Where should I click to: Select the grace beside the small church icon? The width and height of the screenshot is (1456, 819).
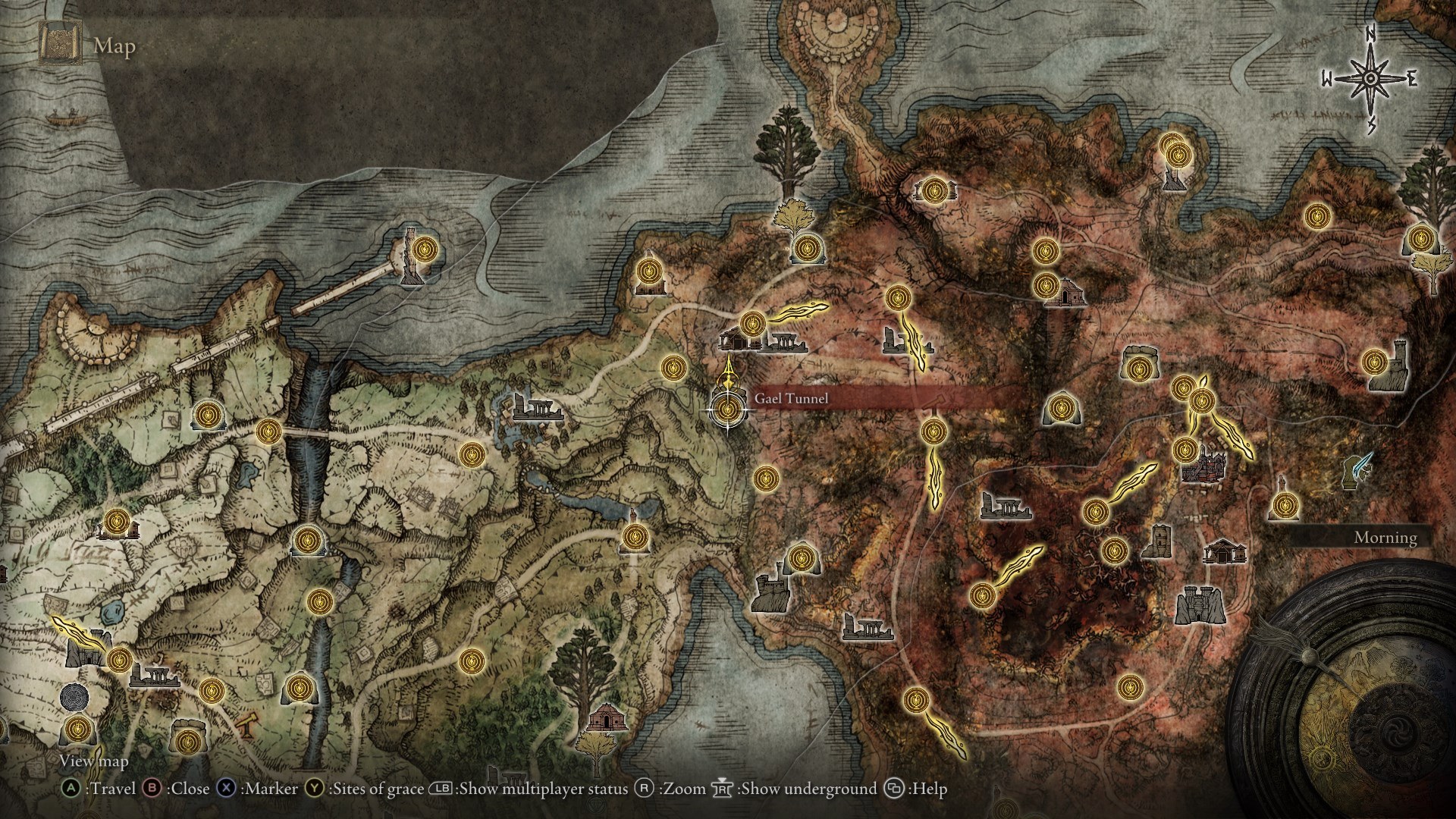click(1046, 285)
